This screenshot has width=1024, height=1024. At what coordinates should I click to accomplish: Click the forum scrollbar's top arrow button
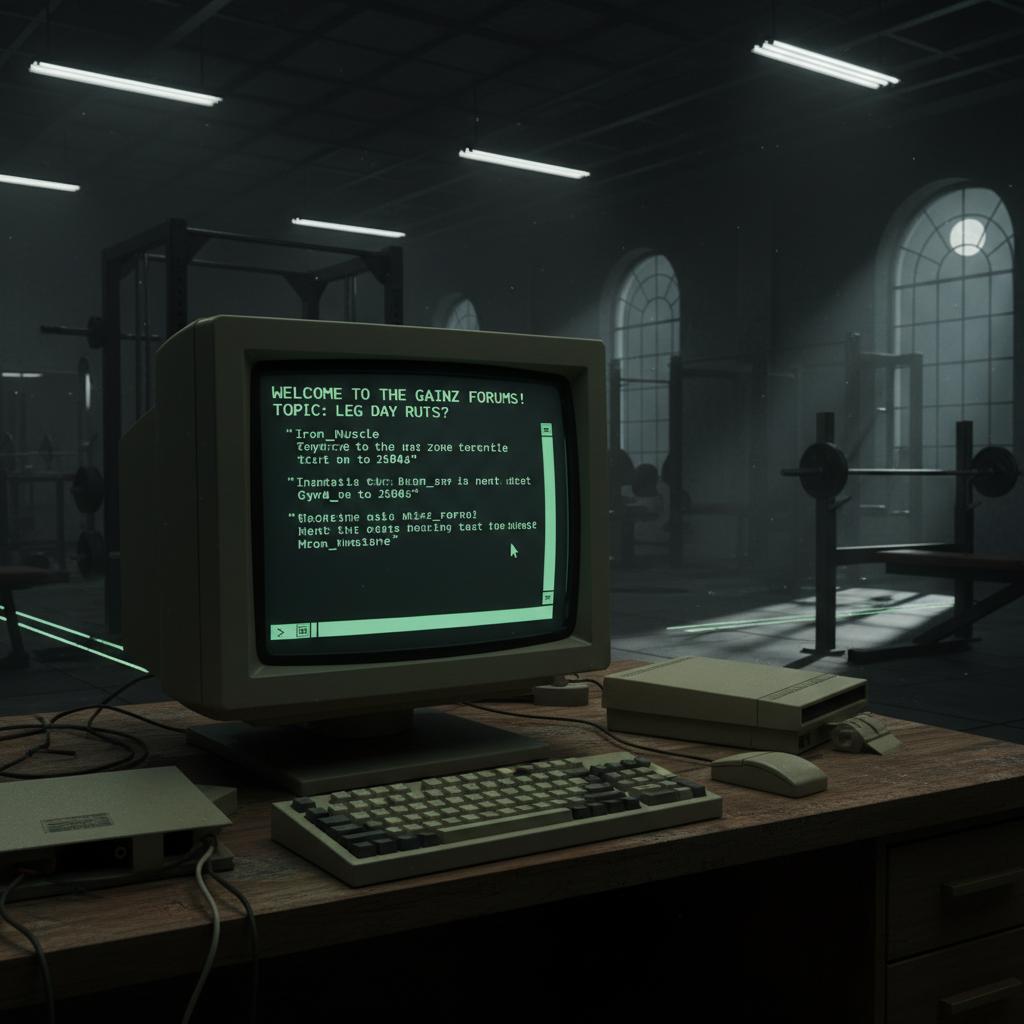point(546,430)
